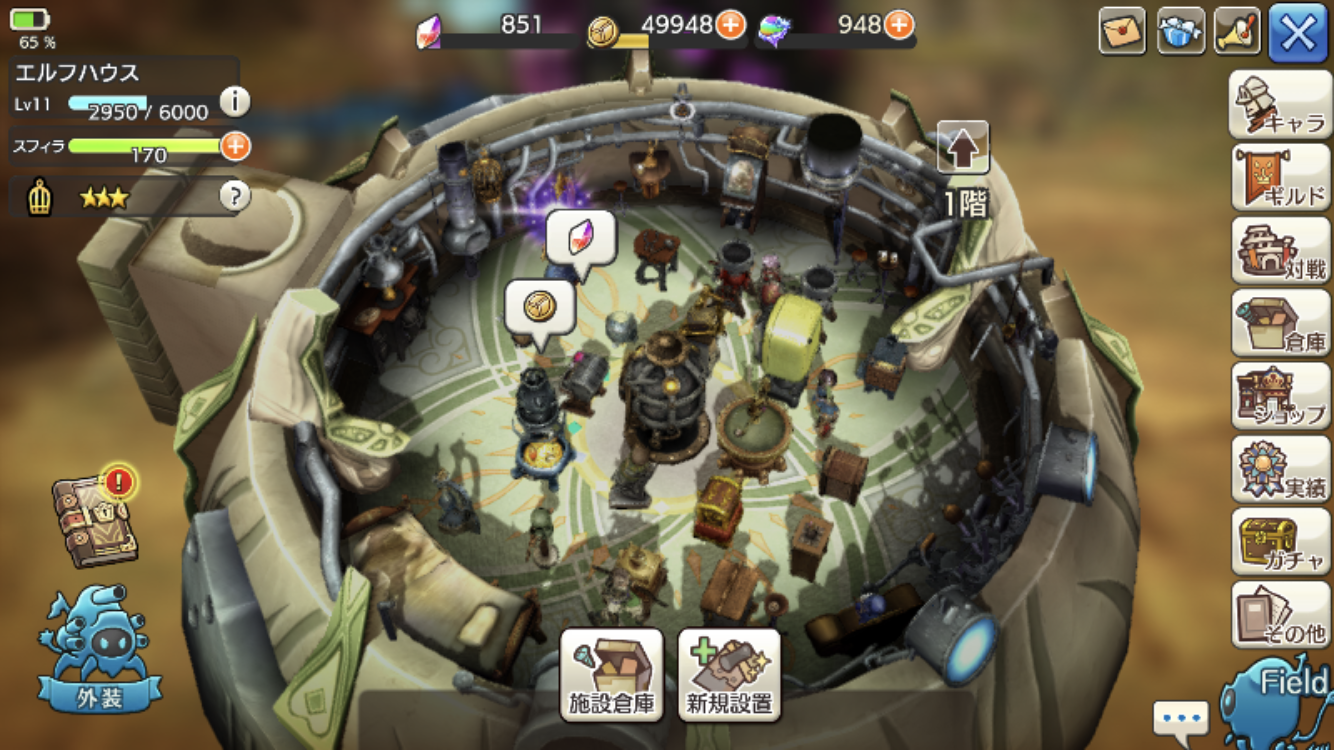
Task: Open the ガチャ gacha menu
Action: [1279, 541]
